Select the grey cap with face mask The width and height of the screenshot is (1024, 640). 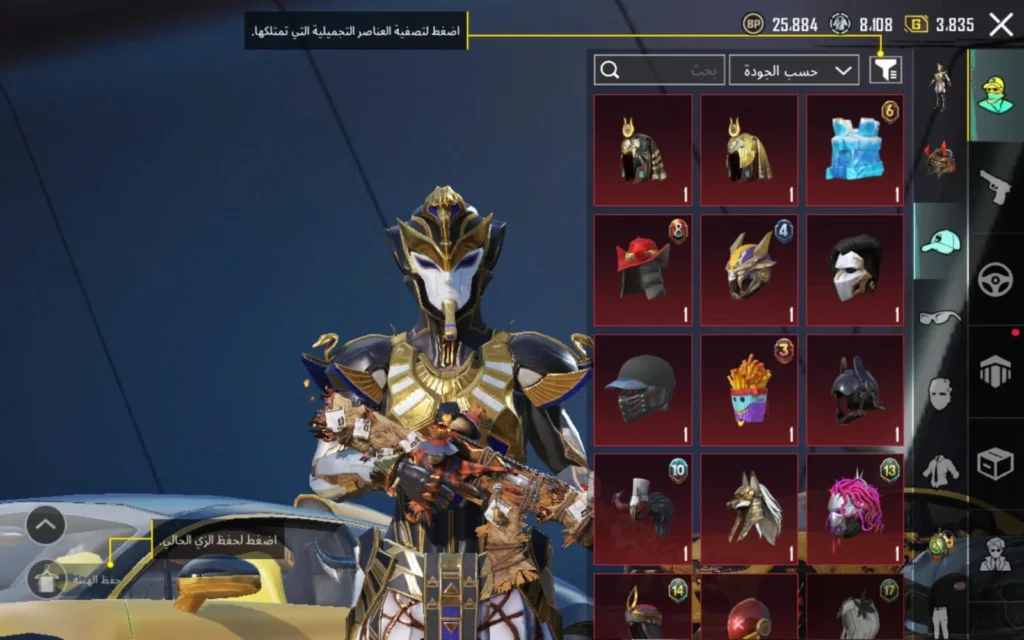tap(642, 390)
